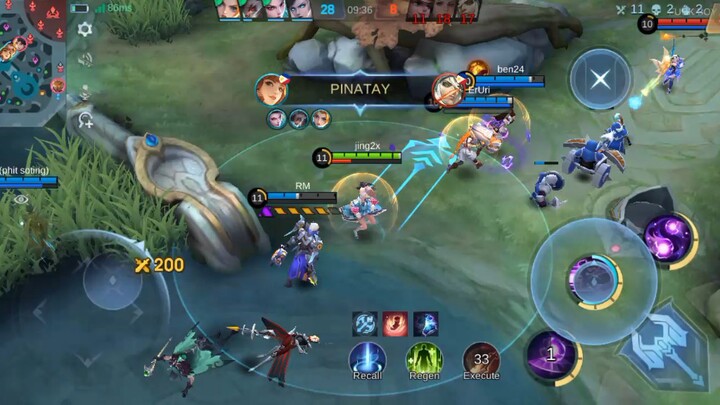Cancel the skill with the X button
The height and width of the screenshot is (405, 720).
point(600,79)
